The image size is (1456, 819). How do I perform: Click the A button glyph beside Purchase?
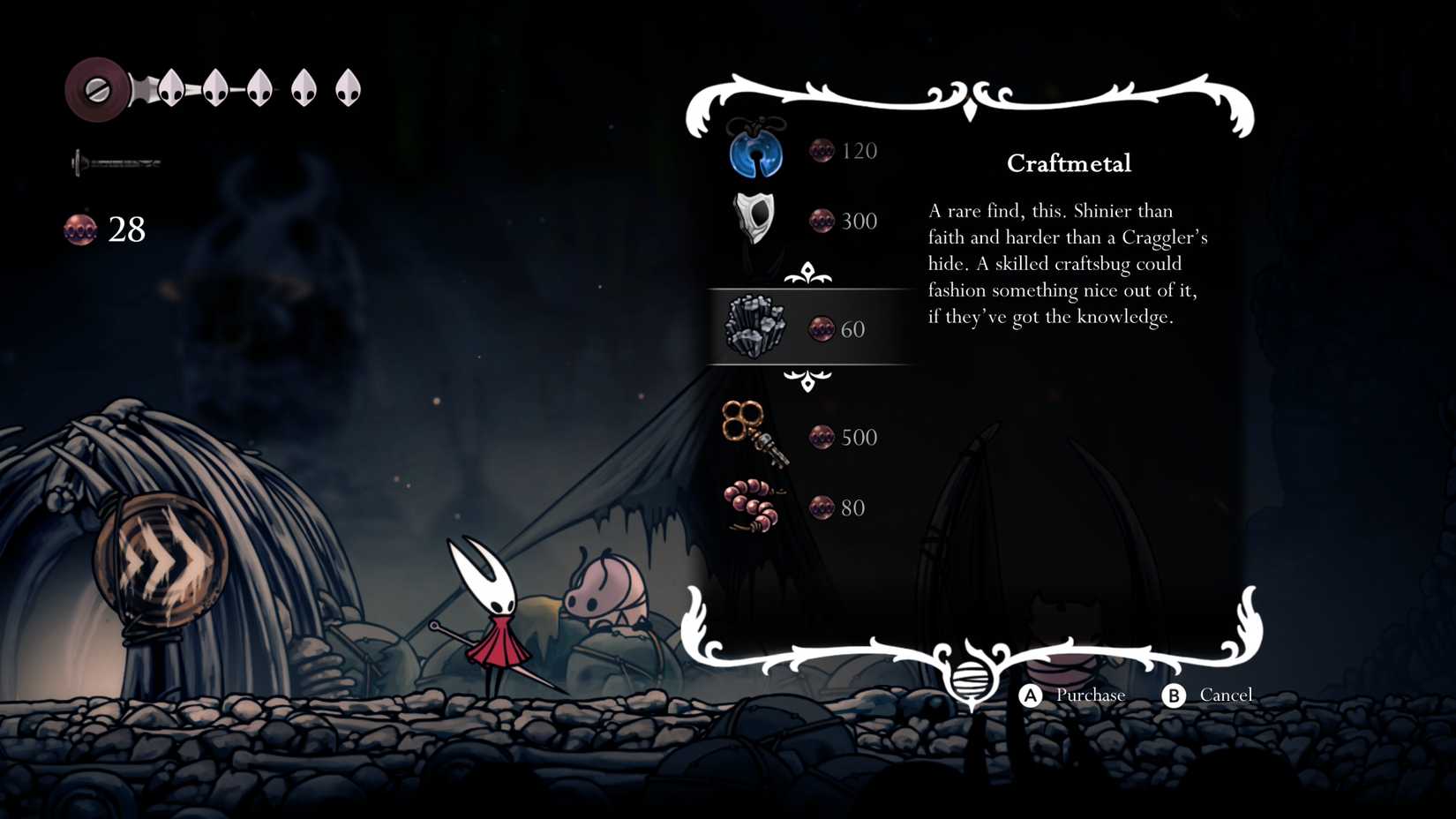click(1029, 695)
